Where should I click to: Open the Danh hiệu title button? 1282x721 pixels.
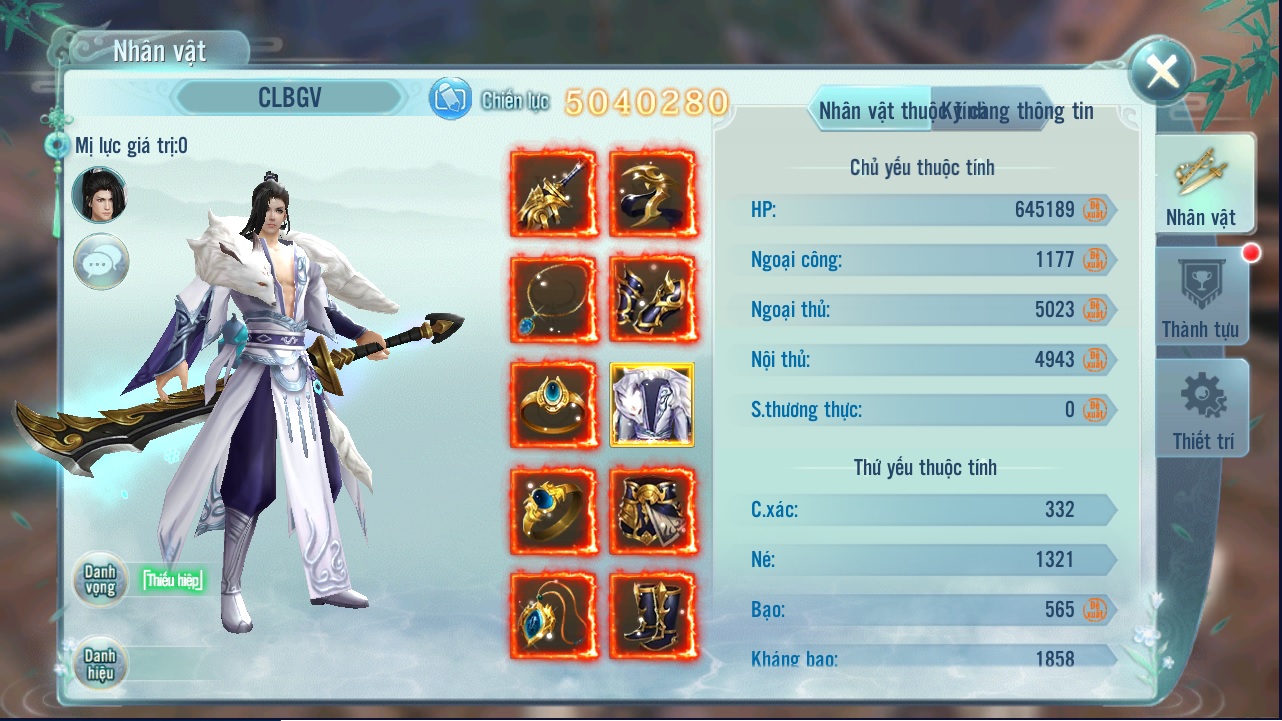100,663
